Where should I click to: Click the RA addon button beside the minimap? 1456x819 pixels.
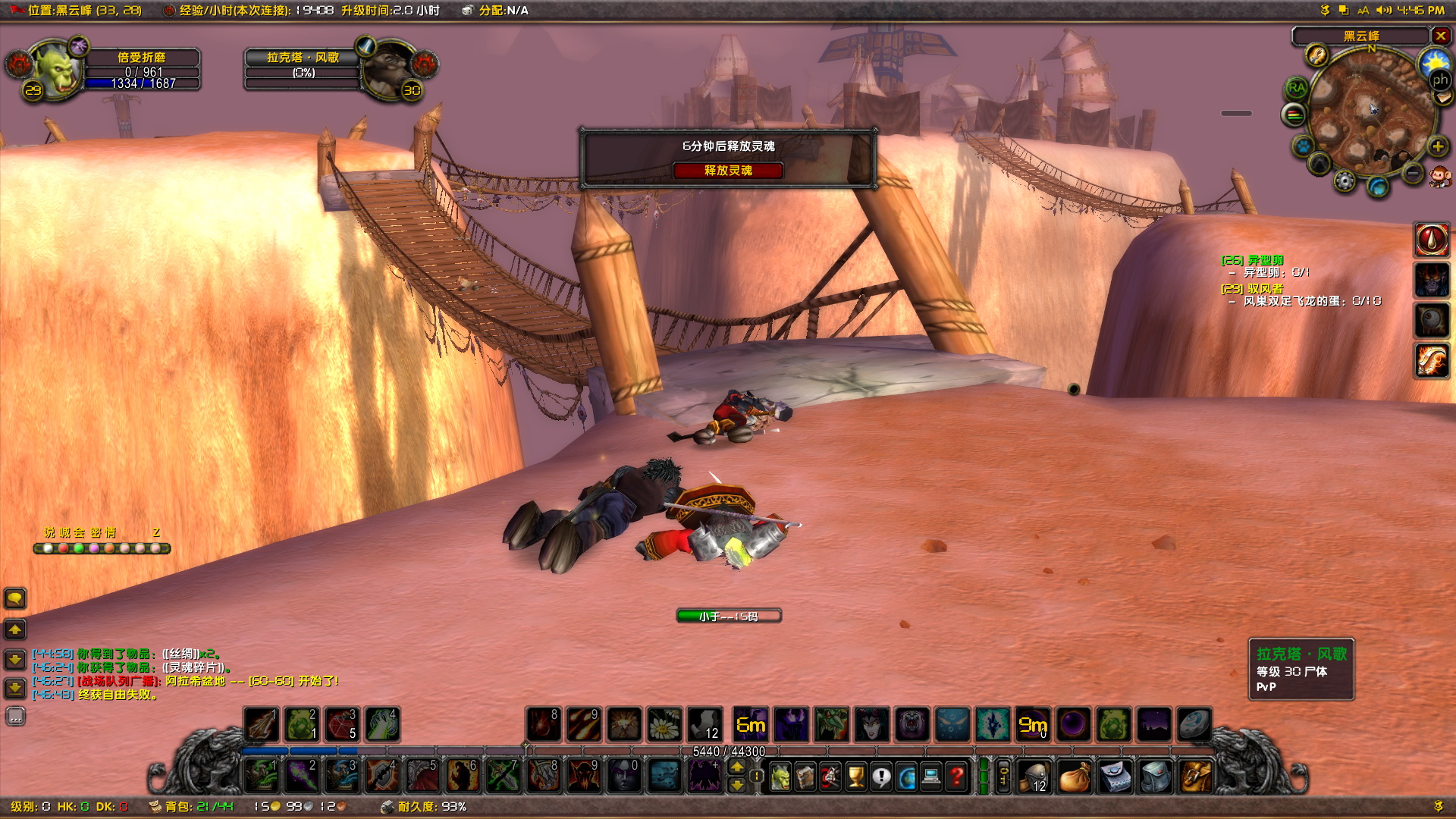1298,86
